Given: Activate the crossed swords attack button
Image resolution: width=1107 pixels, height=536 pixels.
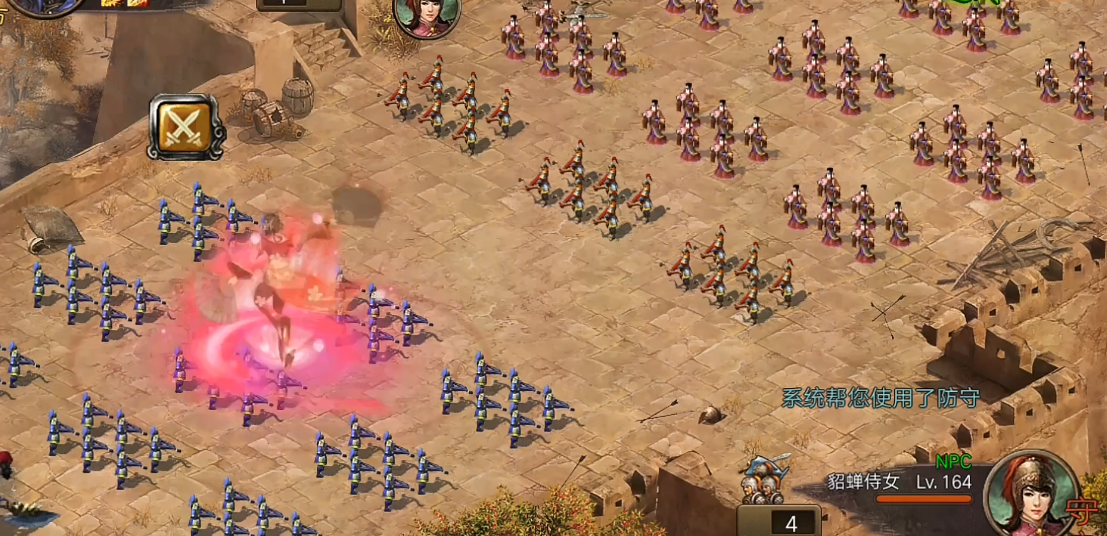Looking at the screenshot, I should (x=185, y=127).
